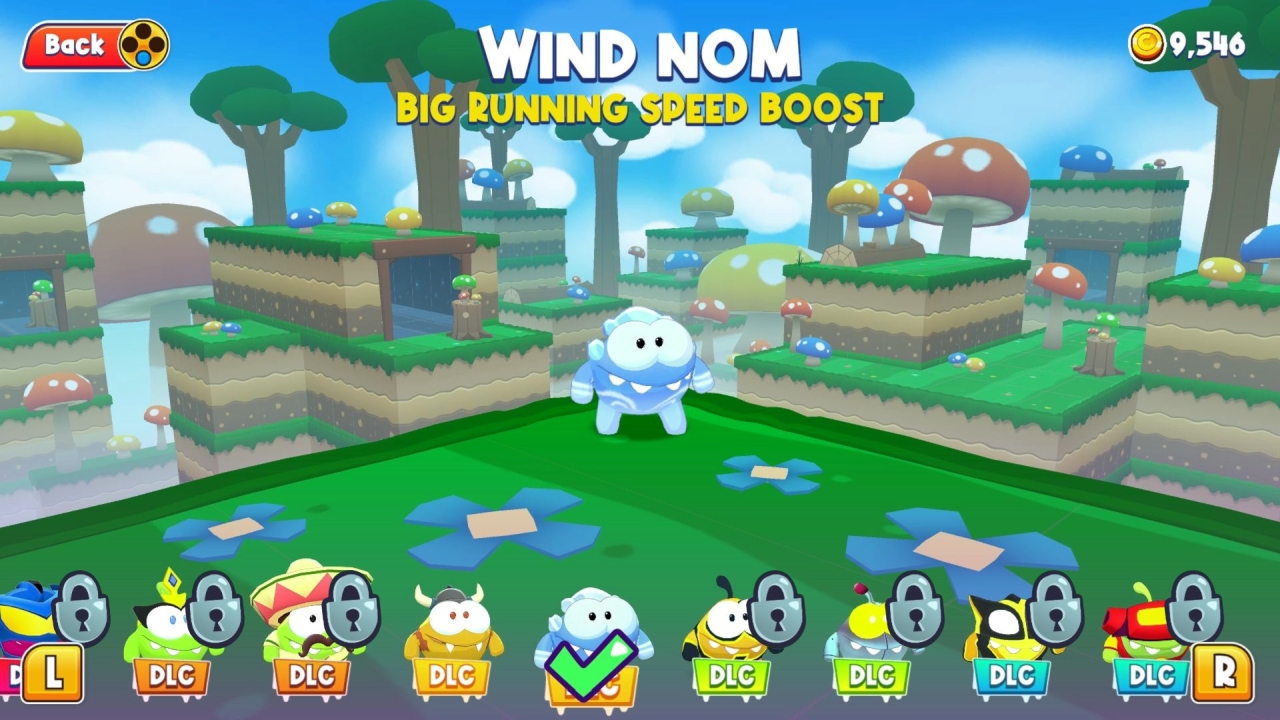
Task: Click the gamepad icon beside Back
Action: click(x=143, y=45)
